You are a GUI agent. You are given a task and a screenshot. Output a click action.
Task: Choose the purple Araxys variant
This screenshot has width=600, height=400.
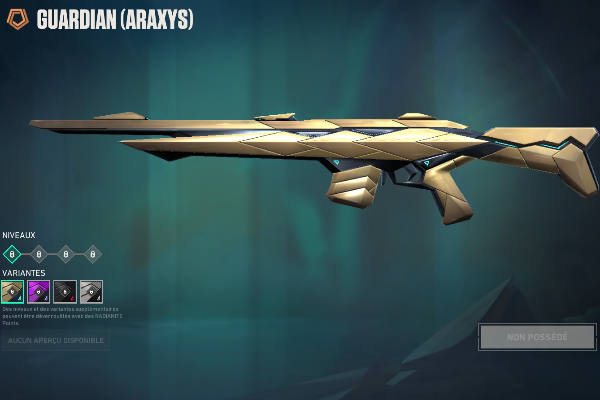click(x=39, y=291)
